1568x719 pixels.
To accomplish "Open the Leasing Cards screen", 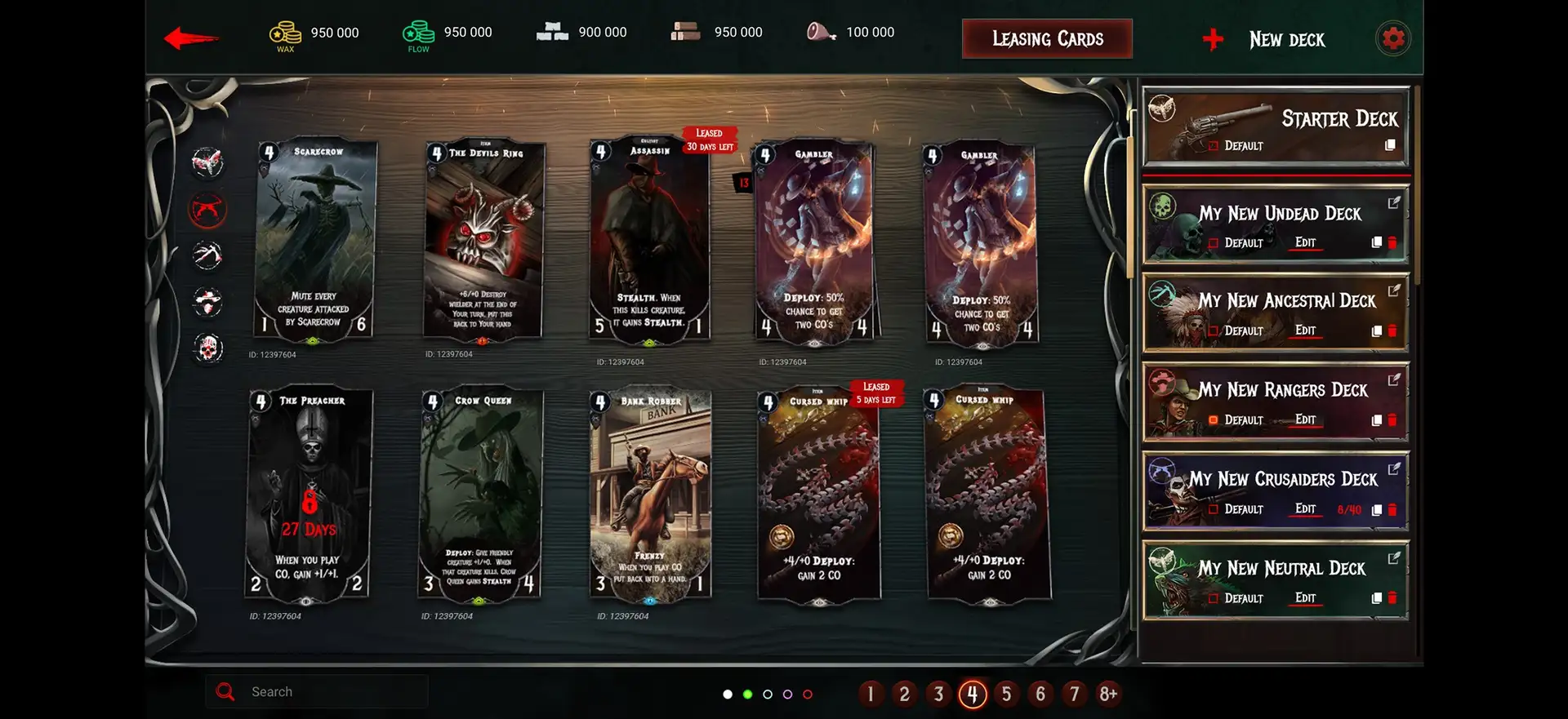I will pos(1047,39).
